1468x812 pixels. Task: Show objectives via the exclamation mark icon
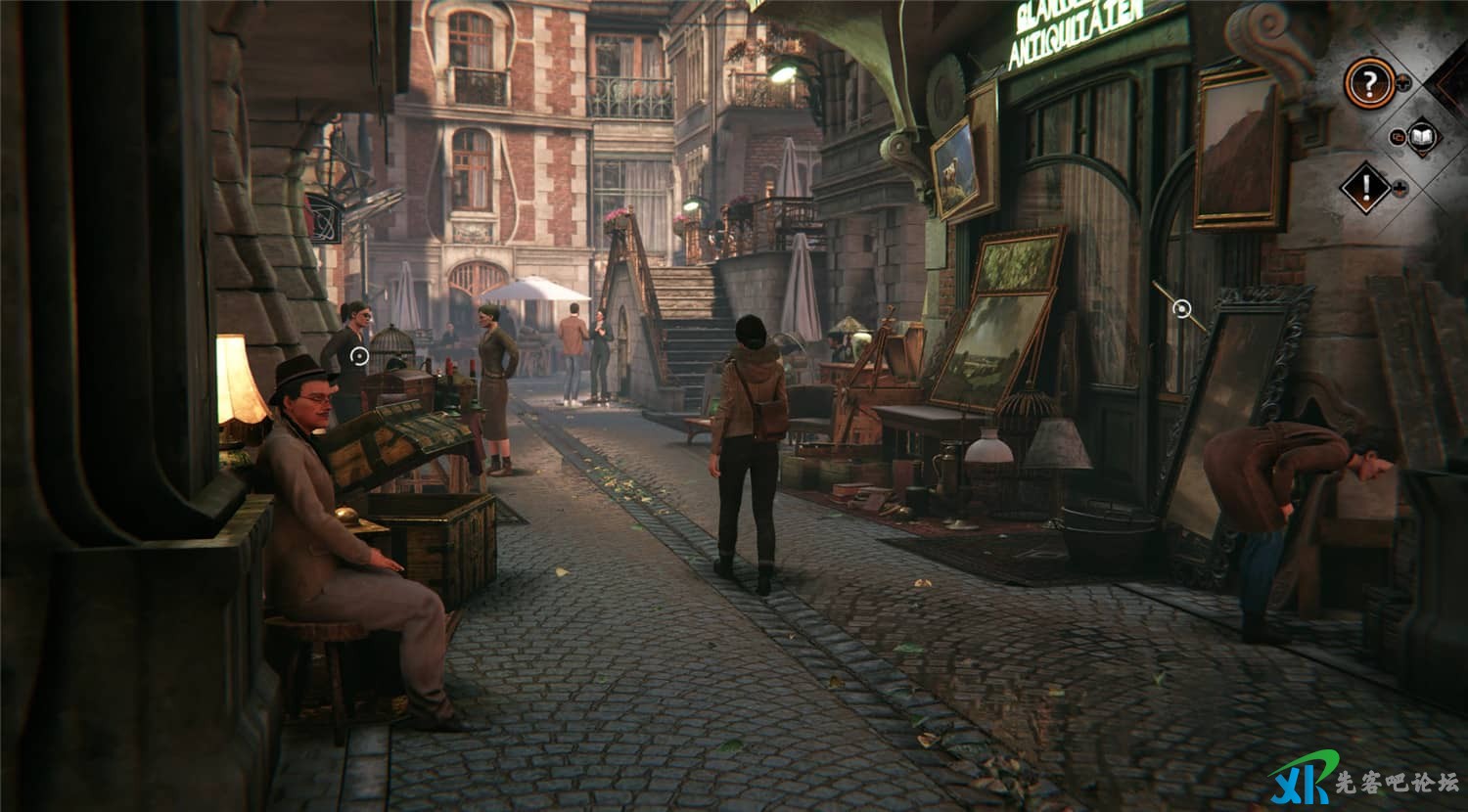click(1365, 188)
